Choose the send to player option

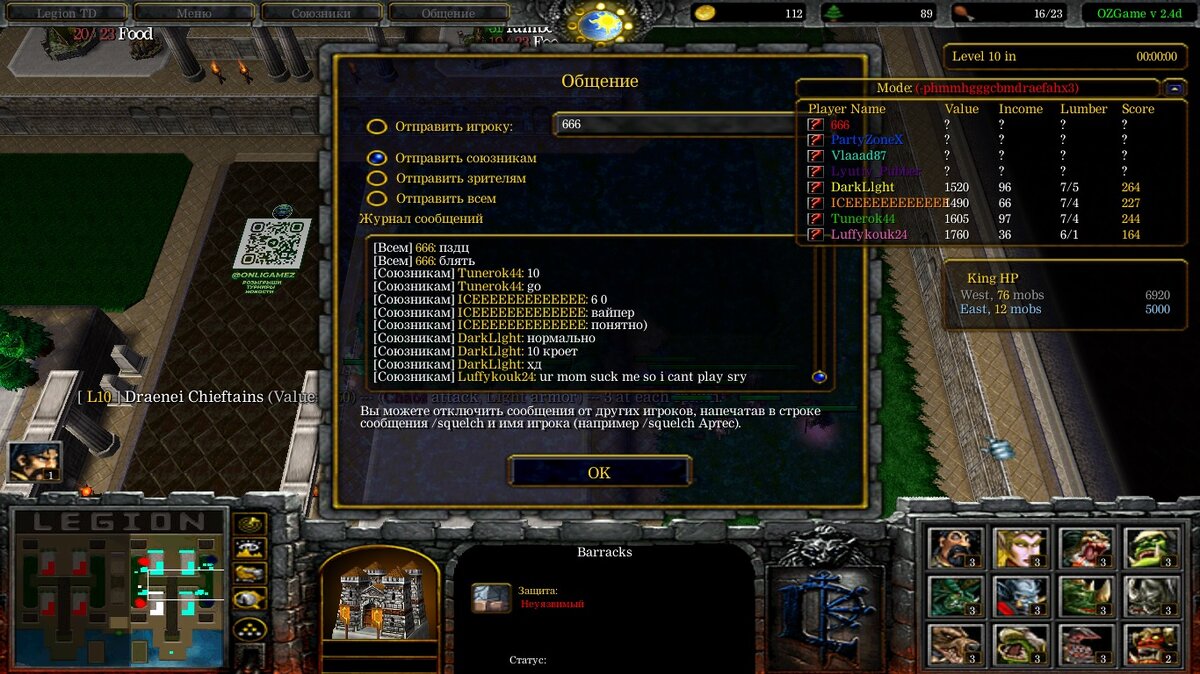tap(377, 127)
